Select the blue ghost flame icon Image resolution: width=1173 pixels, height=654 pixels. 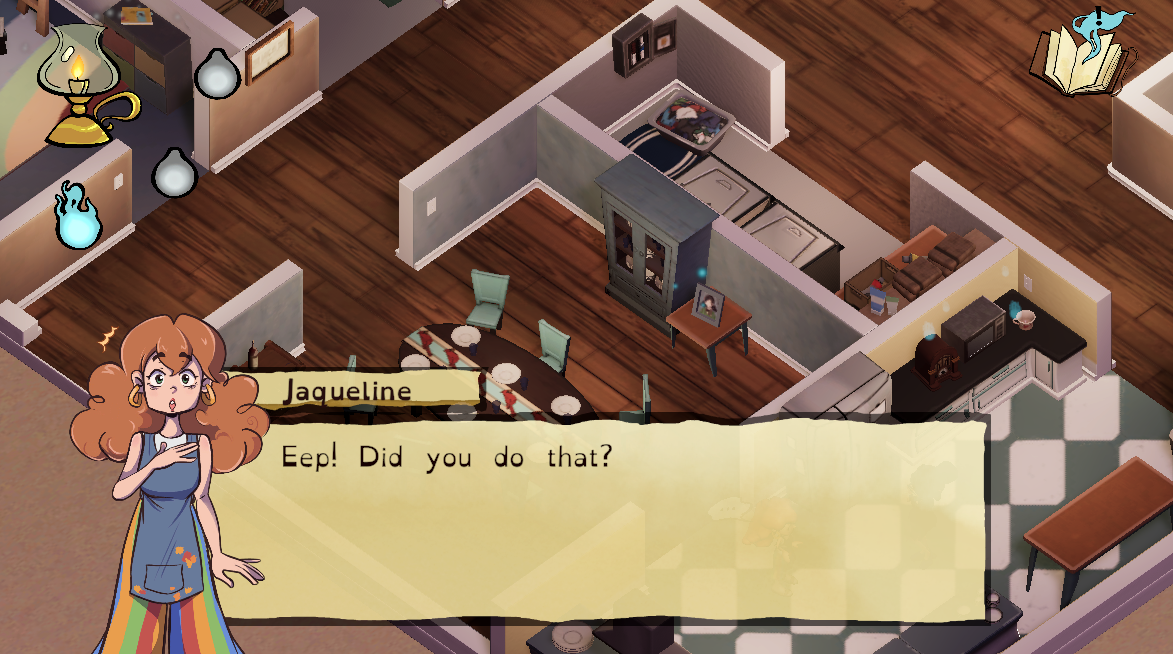click(77, 216)
